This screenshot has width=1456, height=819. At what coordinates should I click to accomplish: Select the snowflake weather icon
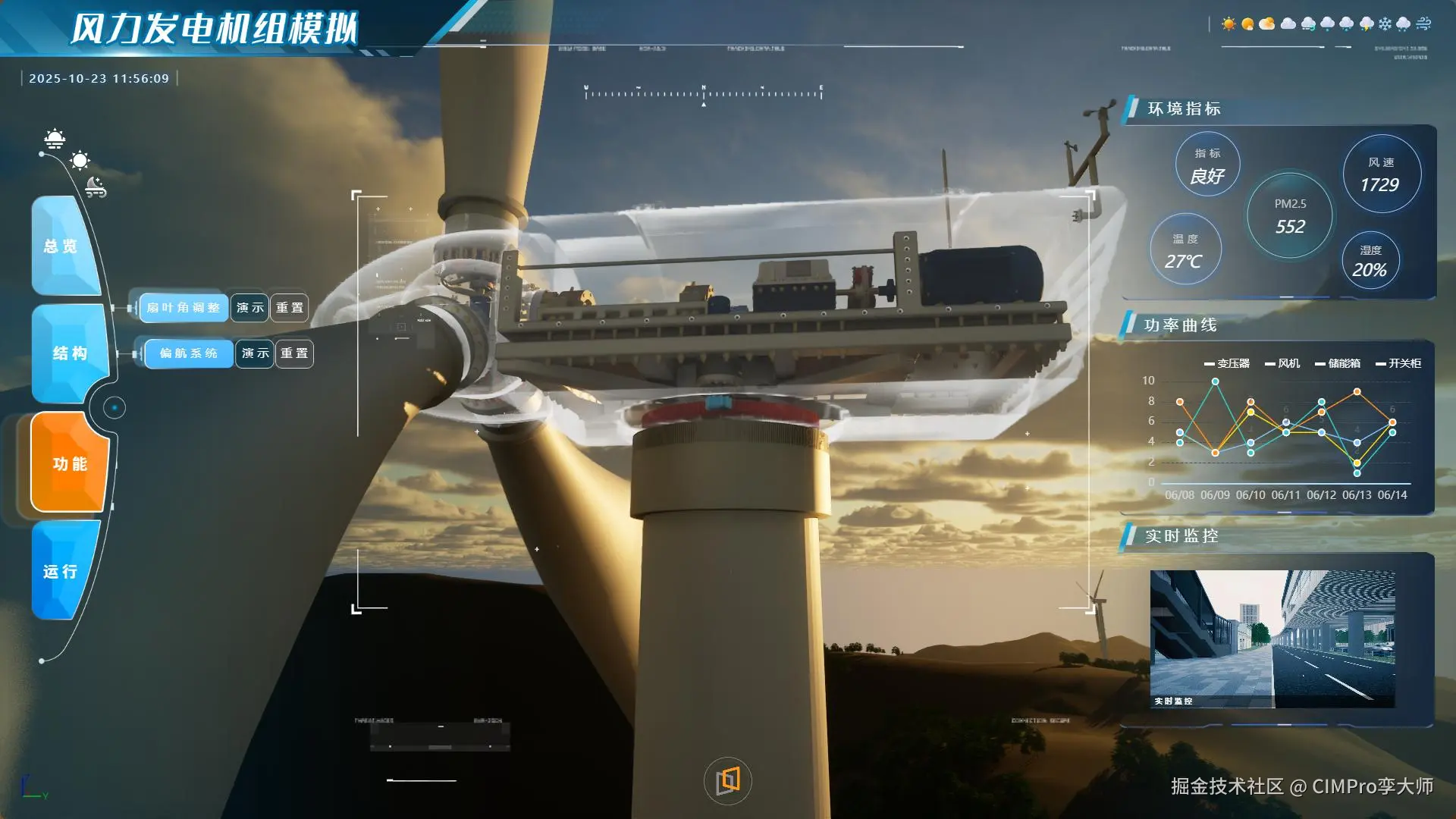tap(1385, 24)
